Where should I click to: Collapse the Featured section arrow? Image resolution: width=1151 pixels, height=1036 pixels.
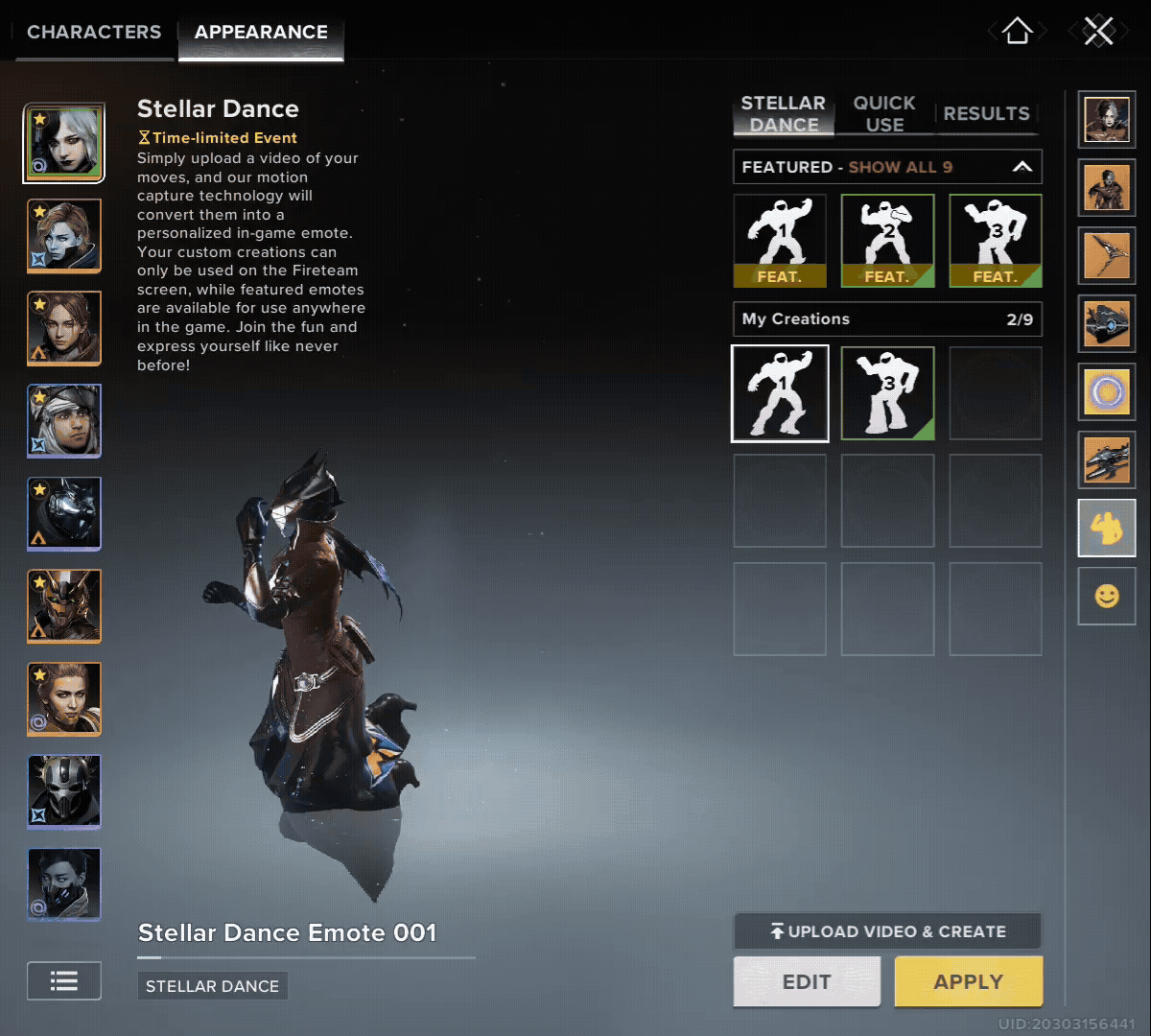[x=1022, y=167]
